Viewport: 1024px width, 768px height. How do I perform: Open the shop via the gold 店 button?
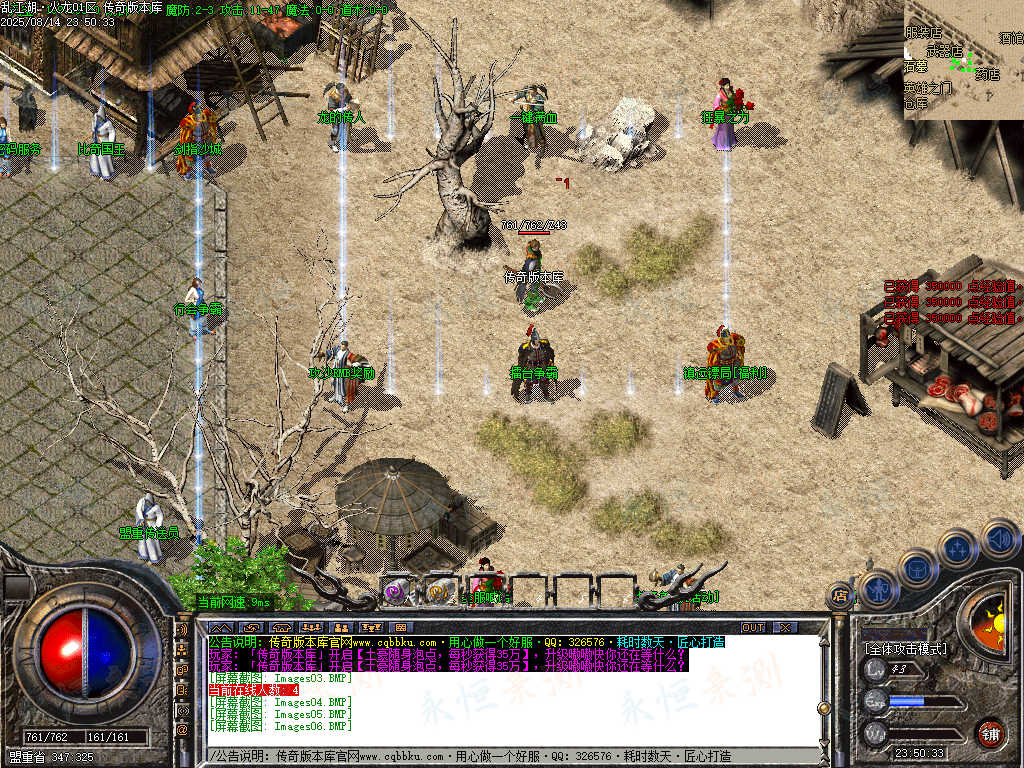tap(840, 598)
